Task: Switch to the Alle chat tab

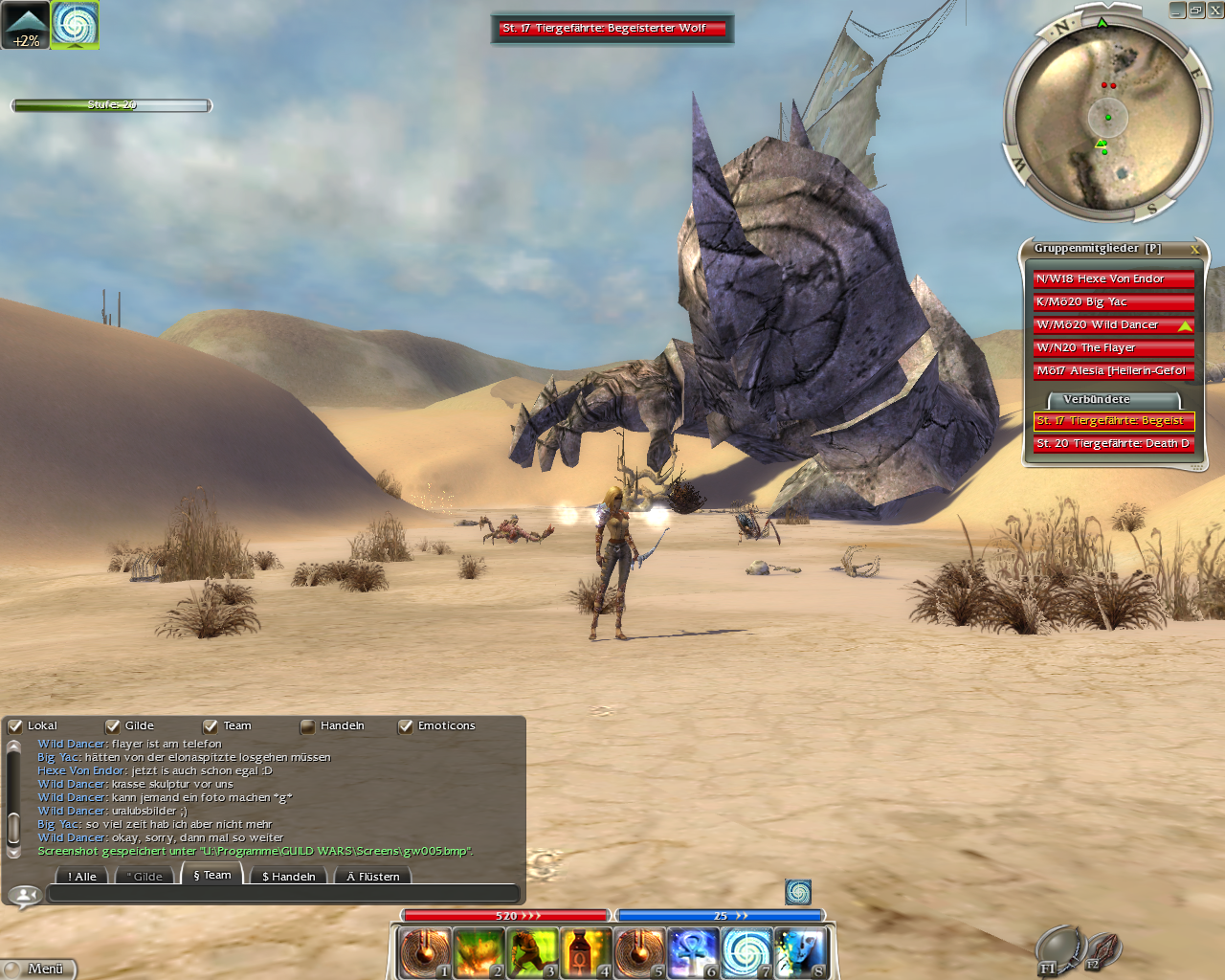Action: (82, 876)
